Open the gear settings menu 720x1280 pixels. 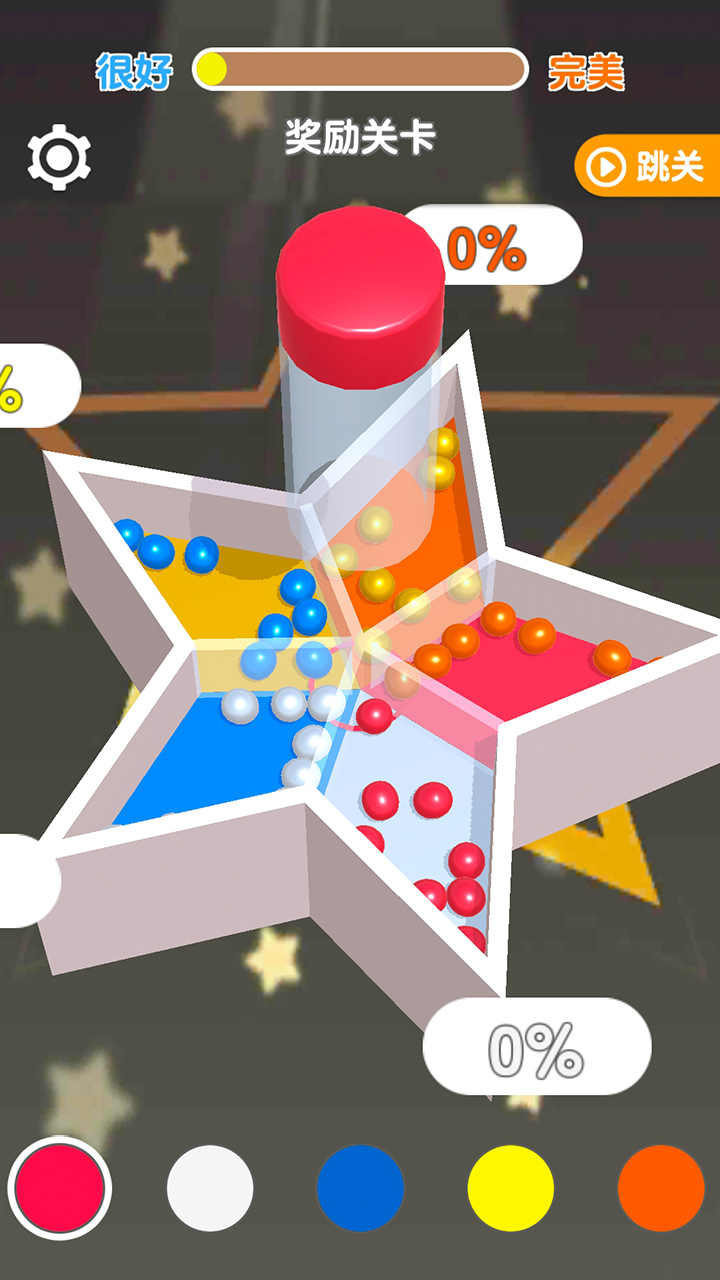coord(59,157)
